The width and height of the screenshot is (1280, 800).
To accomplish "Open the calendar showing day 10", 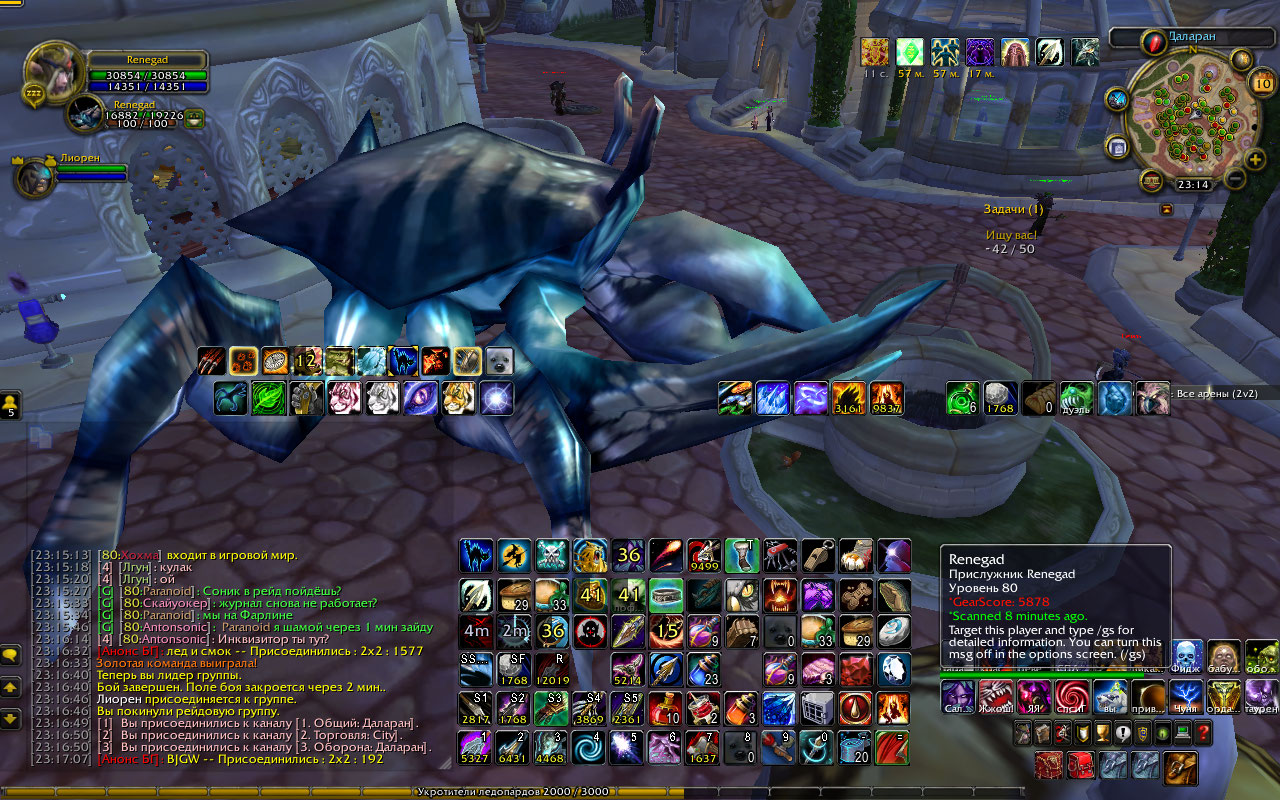I will click(x=1260, y=83).
